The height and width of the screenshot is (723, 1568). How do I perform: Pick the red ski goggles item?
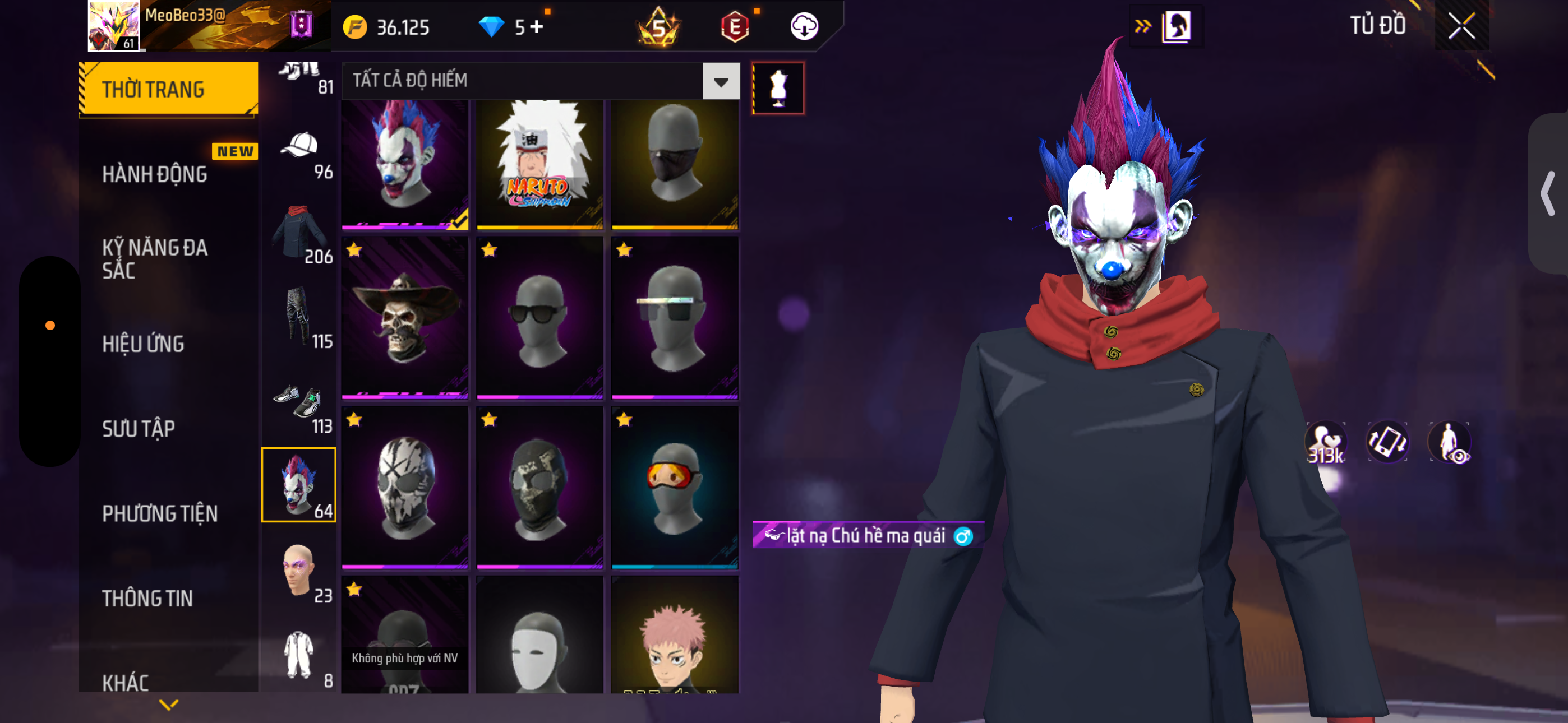[x=675, y=487]
